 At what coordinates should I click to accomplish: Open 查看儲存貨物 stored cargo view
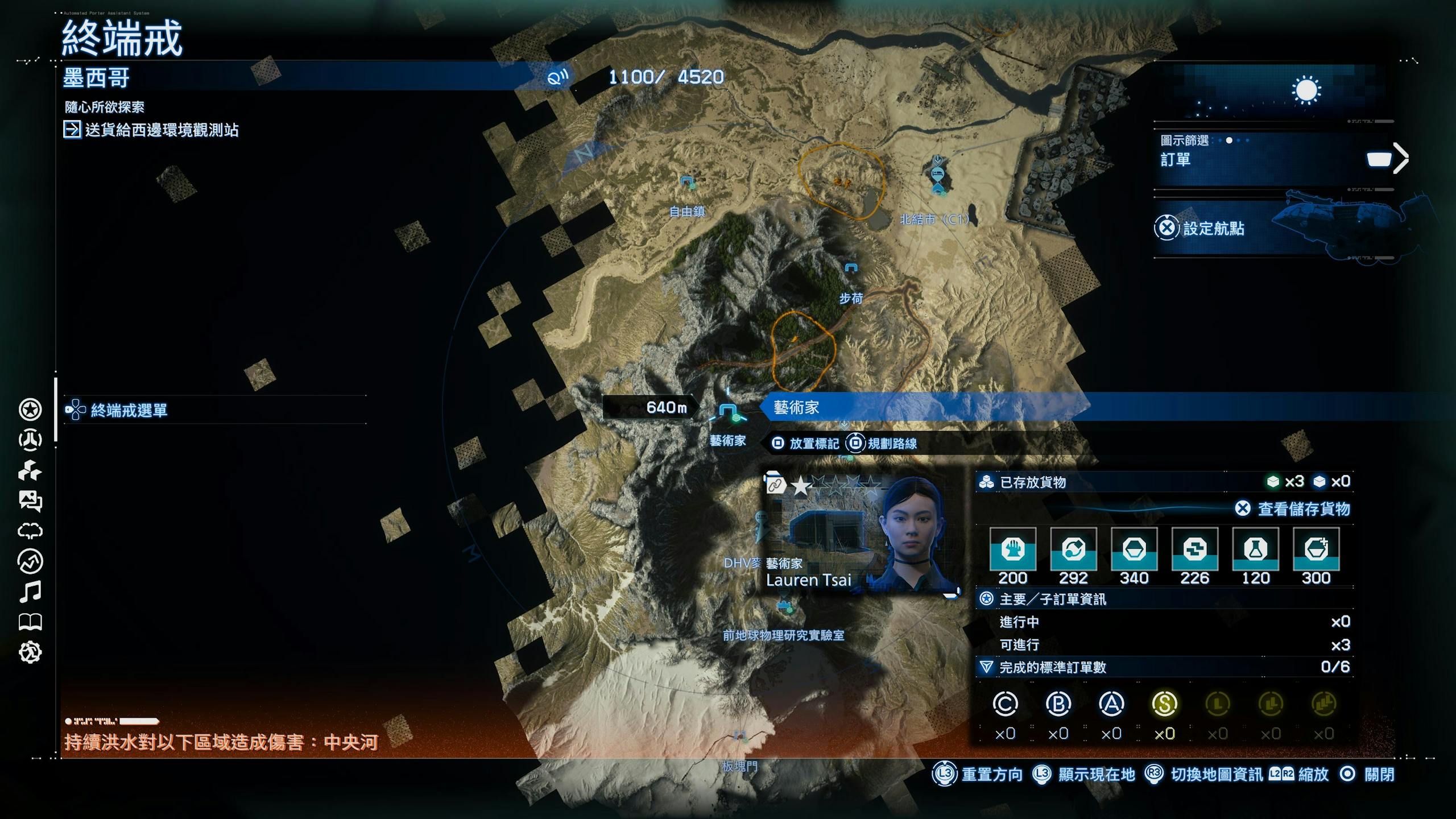1303,509
